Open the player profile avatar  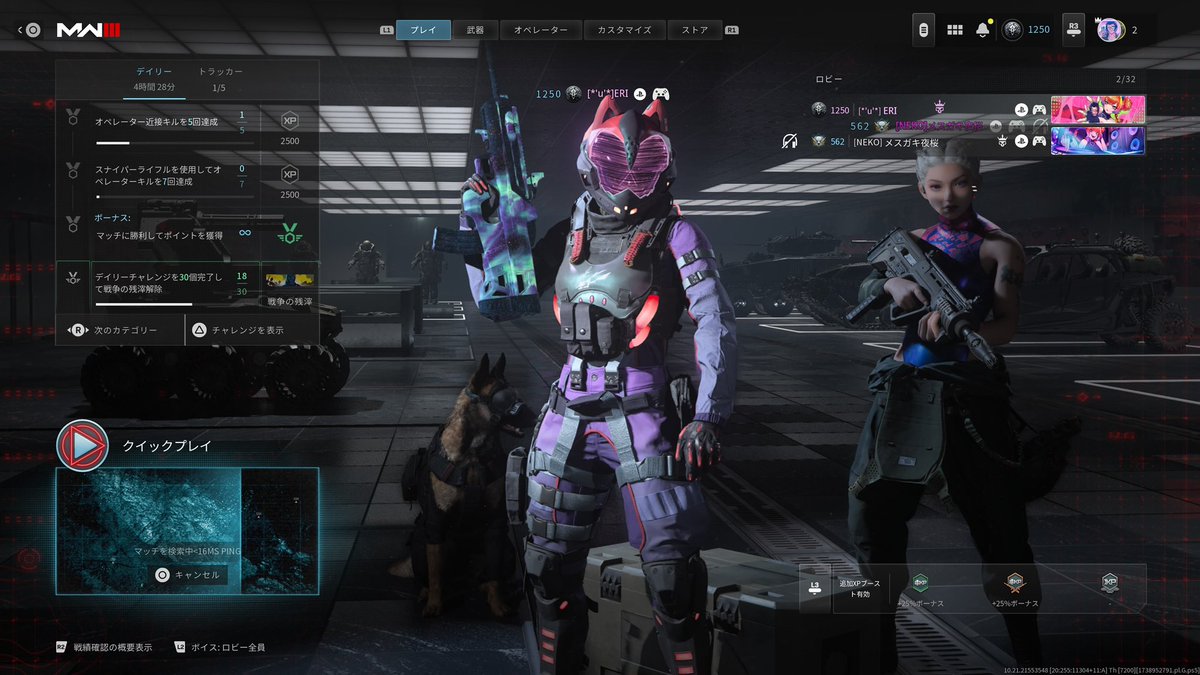(1109, 30)
